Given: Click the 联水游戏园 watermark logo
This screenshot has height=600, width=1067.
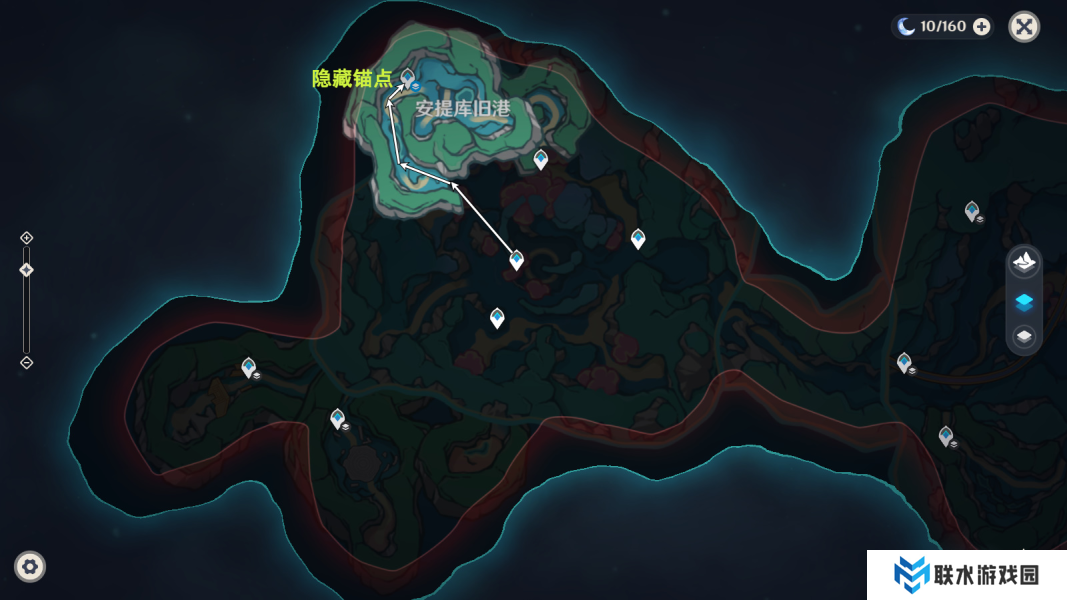Looking at the screenshot, I should [x=965, y=575].
